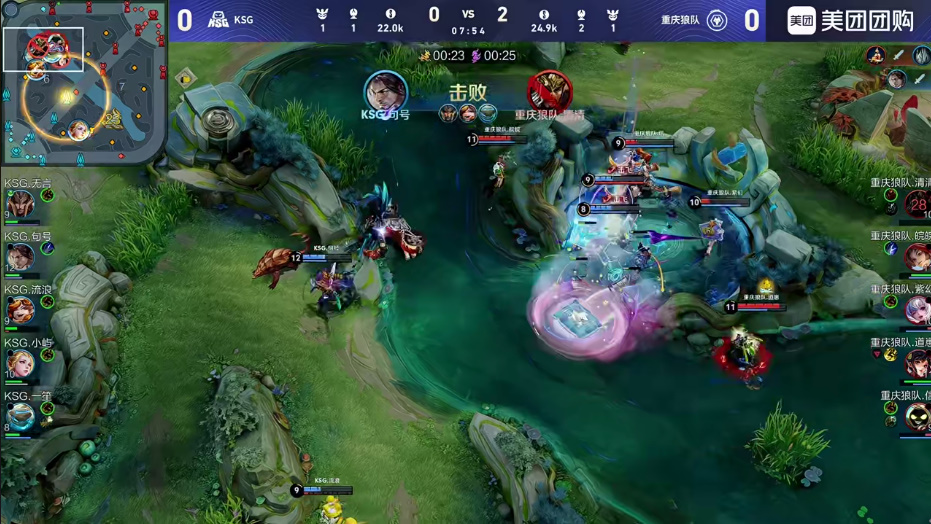
Task: Select 重庆狼队.皖皖 player portrait
Action: pyautogui.click(x=916, y=257)
